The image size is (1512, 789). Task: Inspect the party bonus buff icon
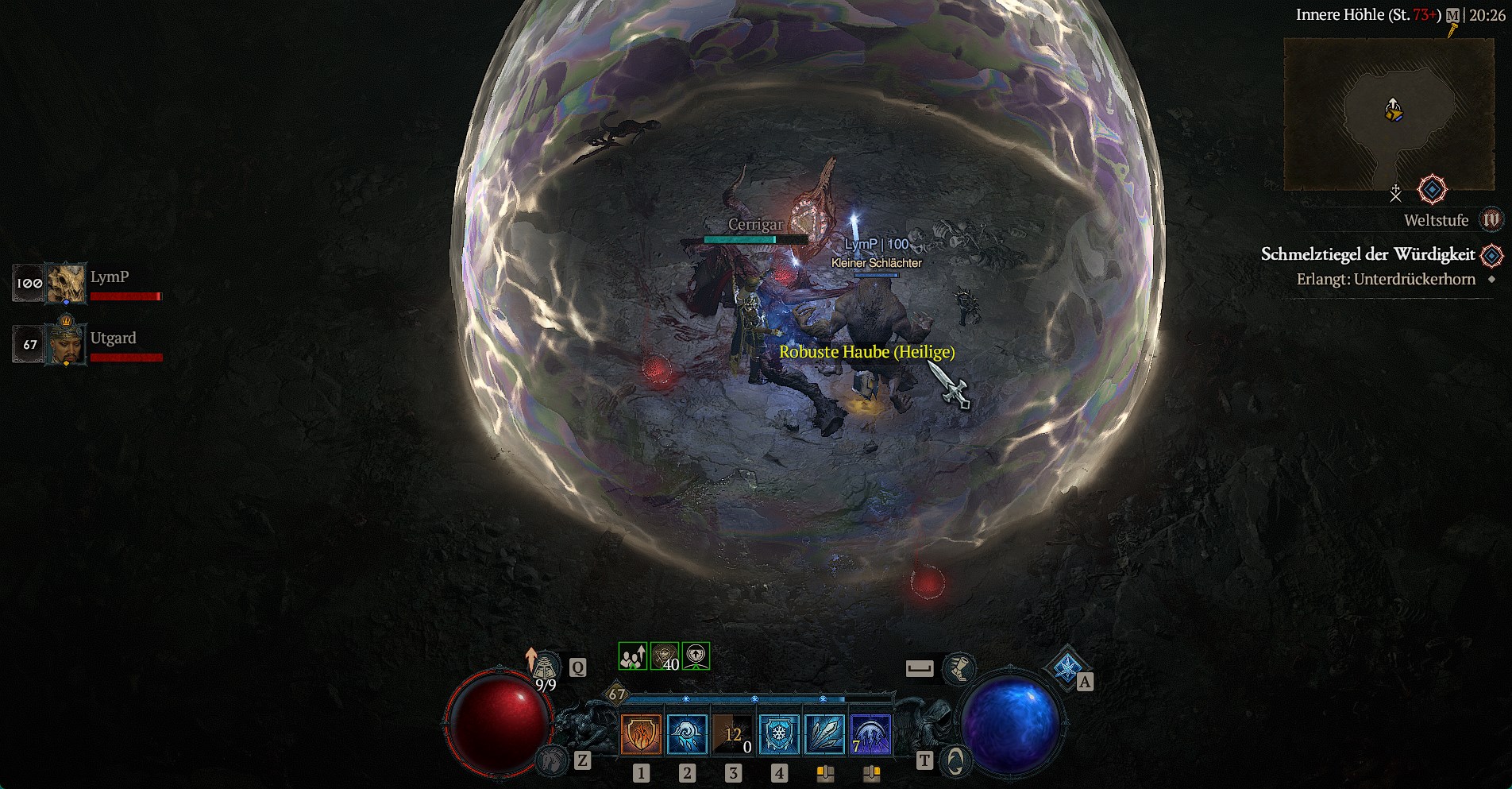[x=633, y=656]
